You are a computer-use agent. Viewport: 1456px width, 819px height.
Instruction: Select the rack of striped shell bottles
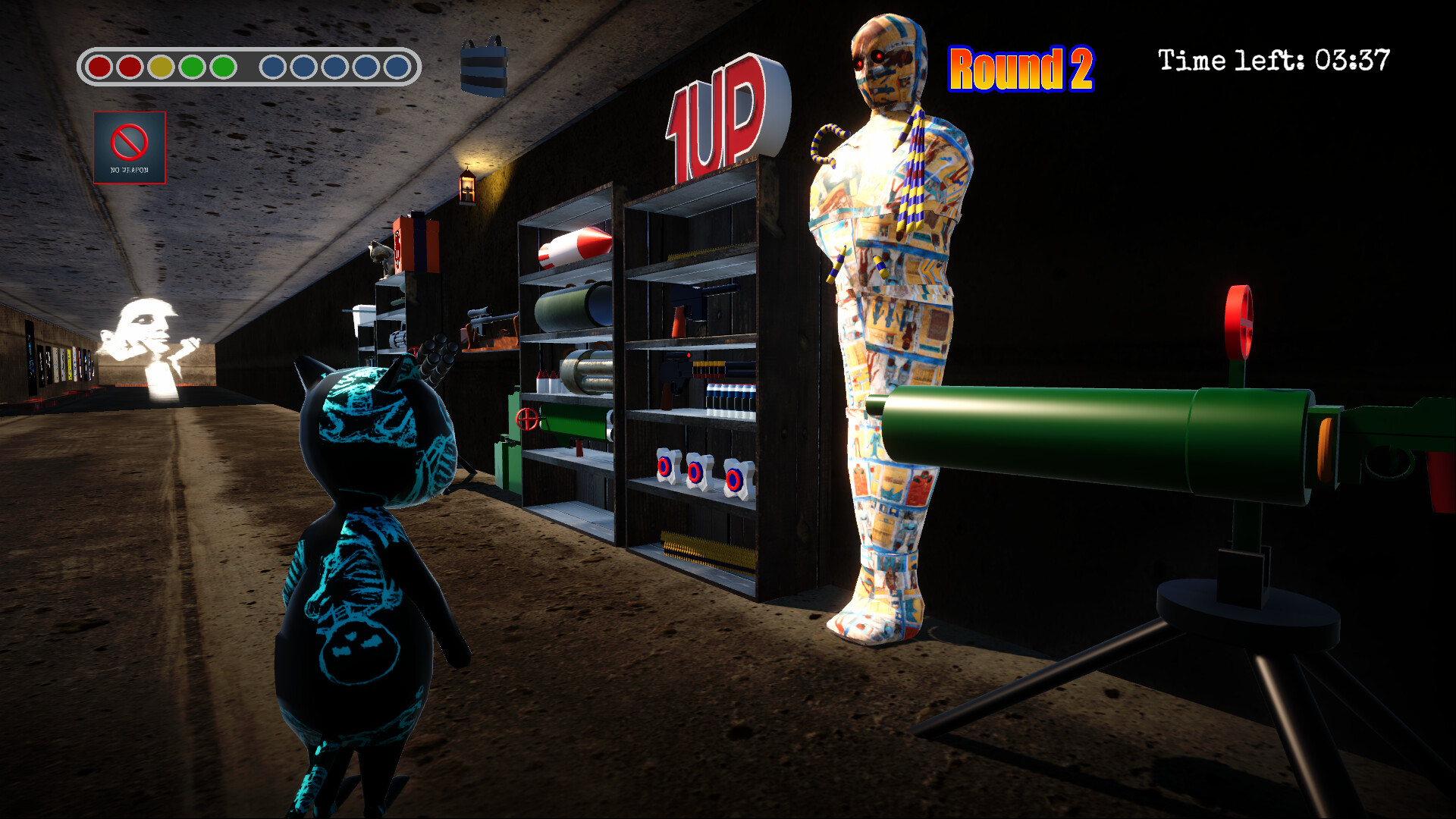730,398
